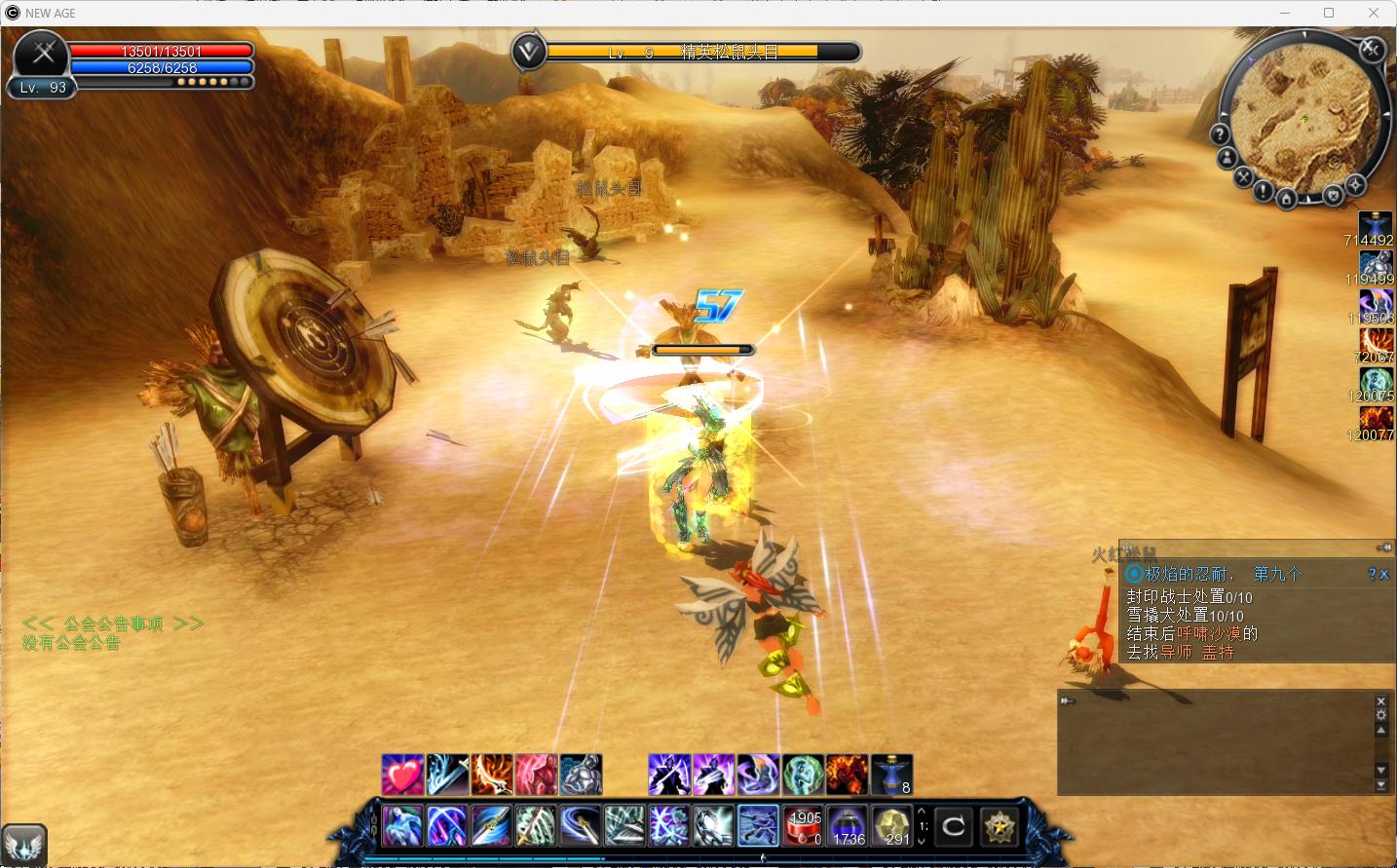Click the four-point compass star minimap button
Screen dimensions: 1397x868
coord(1355,184)
